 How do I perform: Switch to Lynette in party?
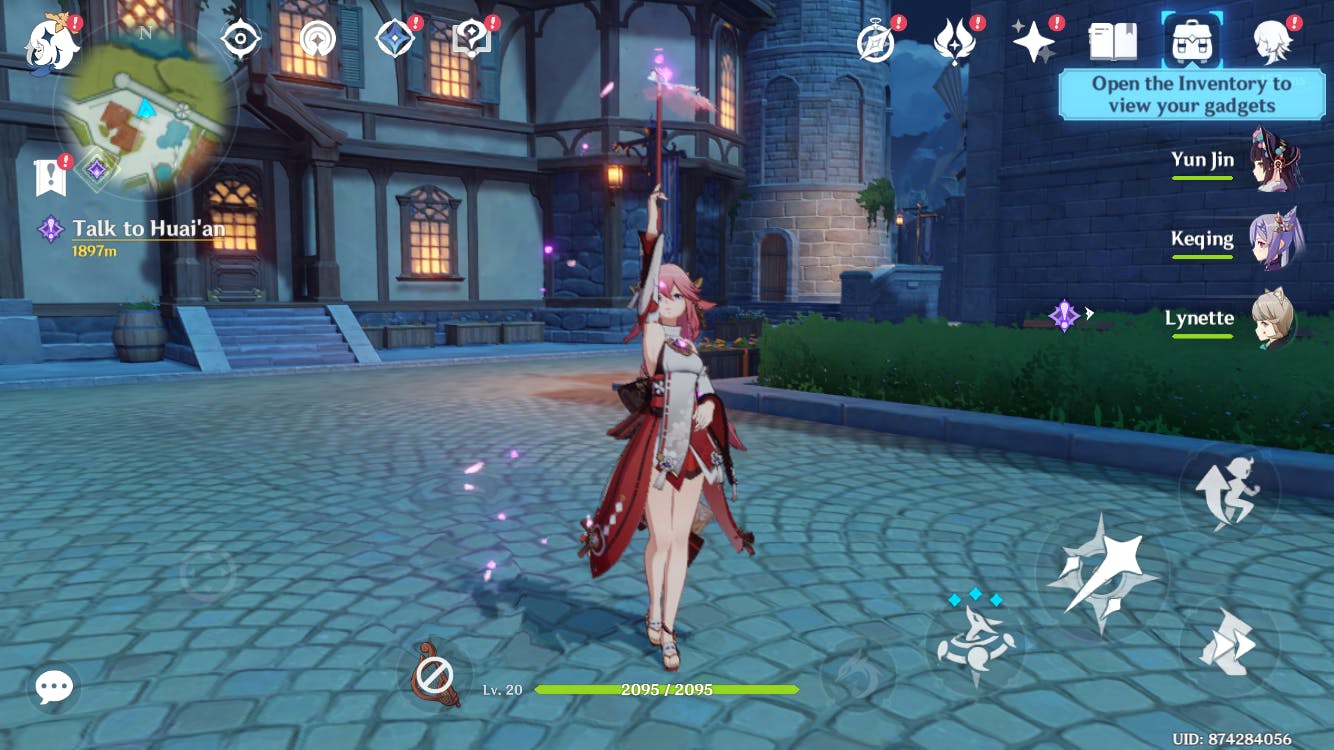pyautogui.click(x=1273, y=319)
